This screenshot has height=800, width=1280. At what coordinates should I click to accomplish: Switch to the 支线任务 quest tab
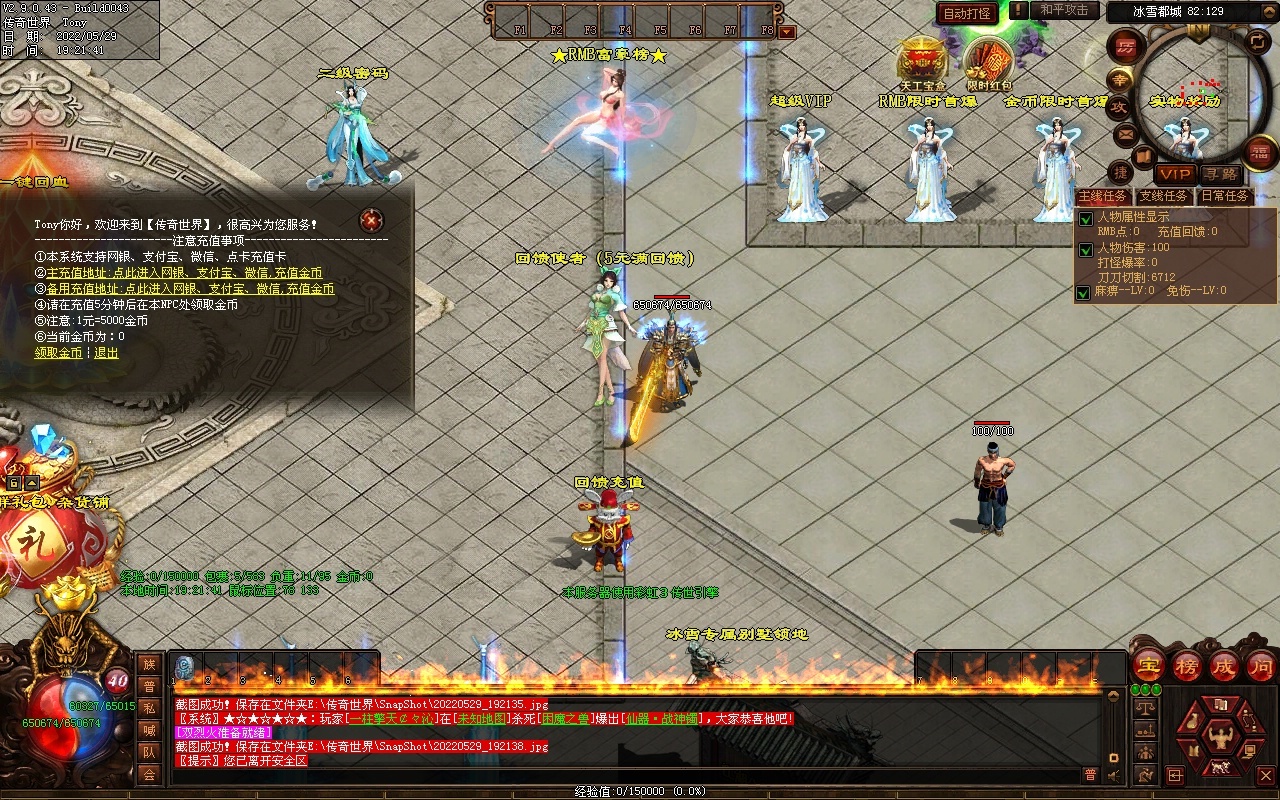[1164, 197]
